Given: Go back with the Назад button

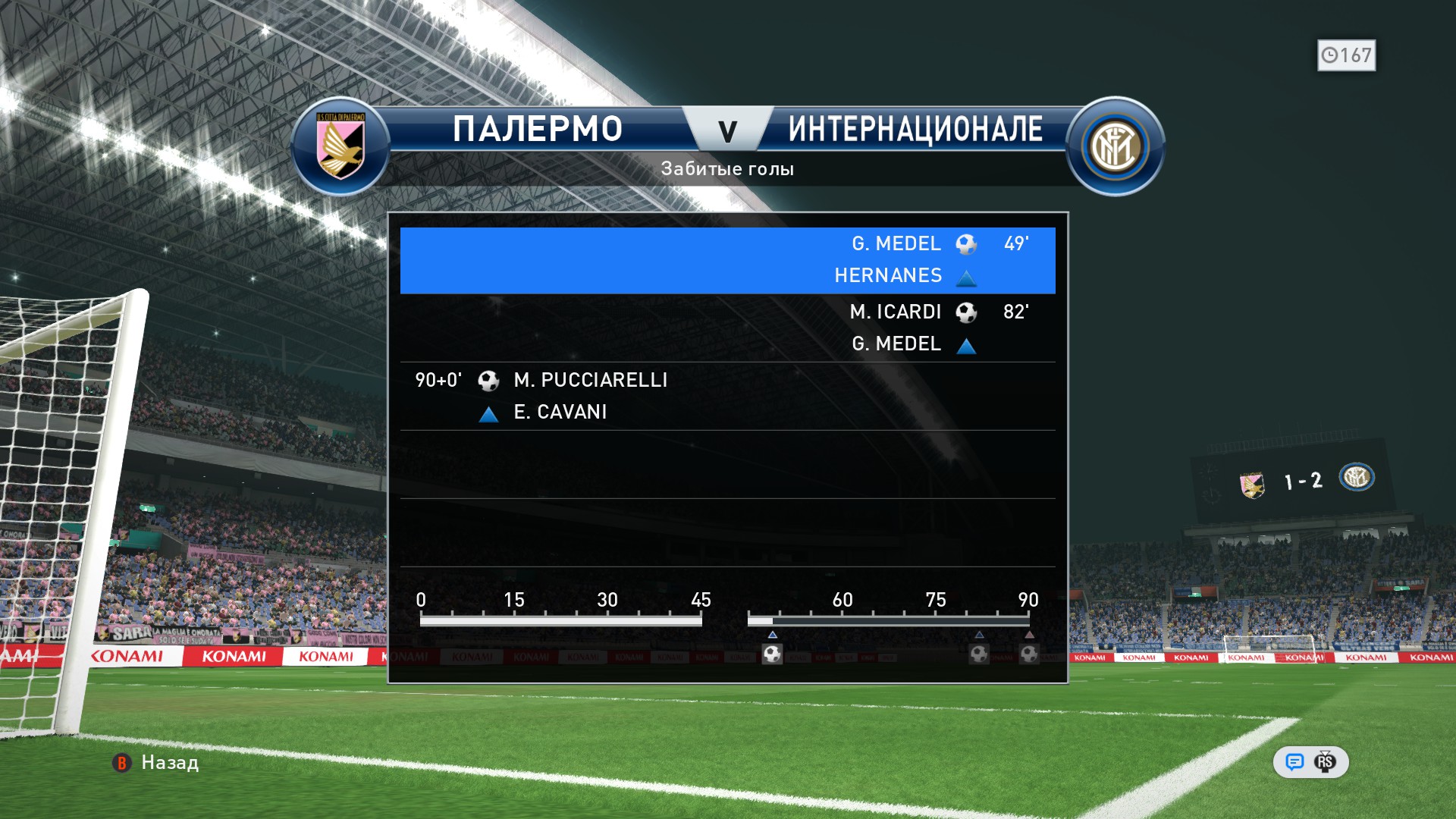Looking at the screenshot, I should click(x=156, y=763).
